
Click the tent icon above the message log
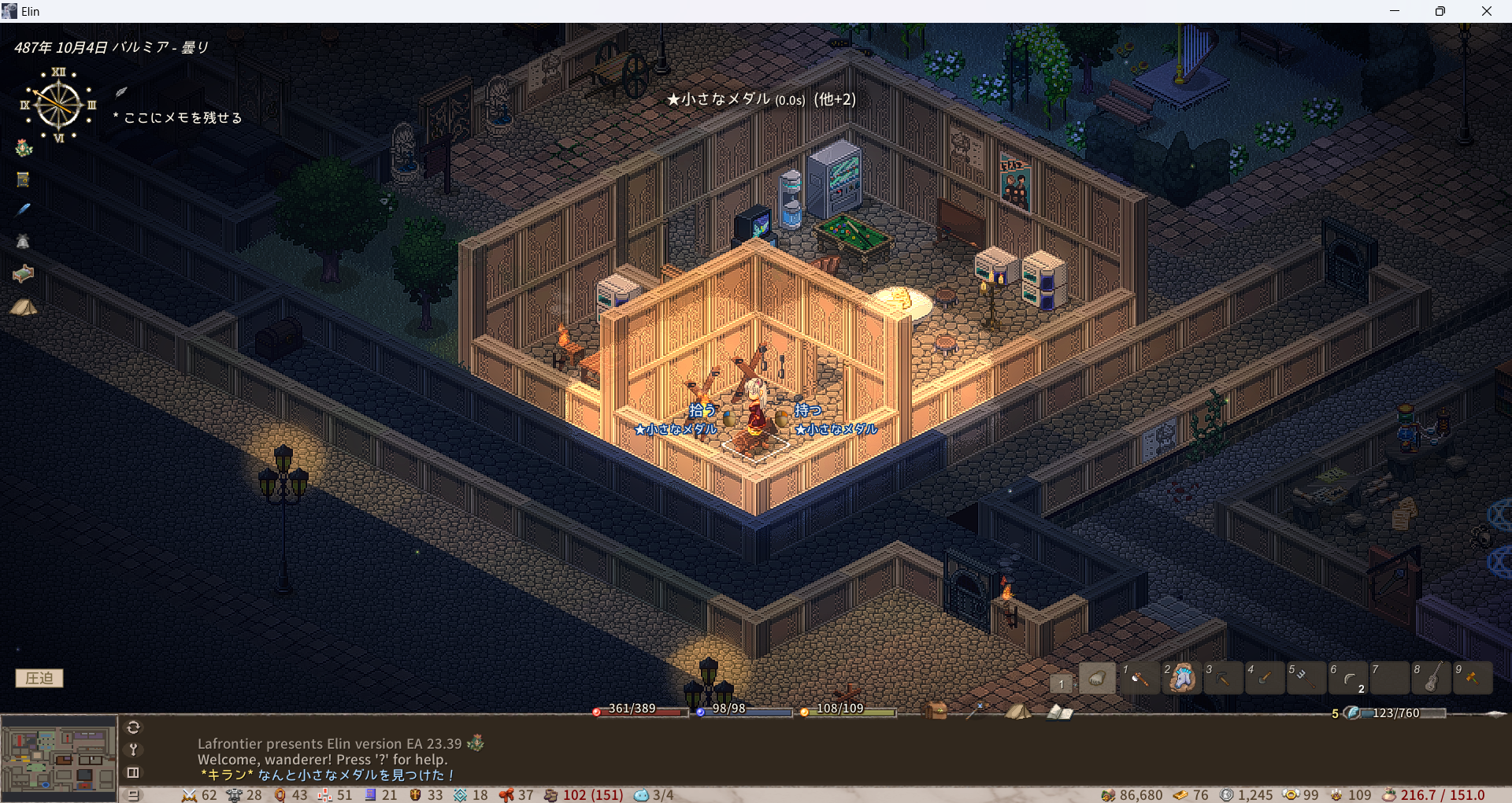tap(1017, 711)
